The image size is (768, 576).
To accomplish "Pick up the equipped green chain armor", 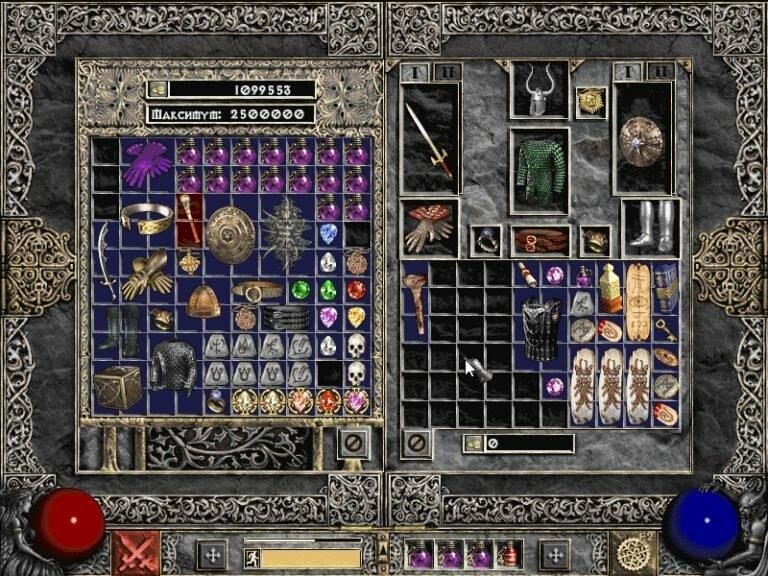I will 539,170.
